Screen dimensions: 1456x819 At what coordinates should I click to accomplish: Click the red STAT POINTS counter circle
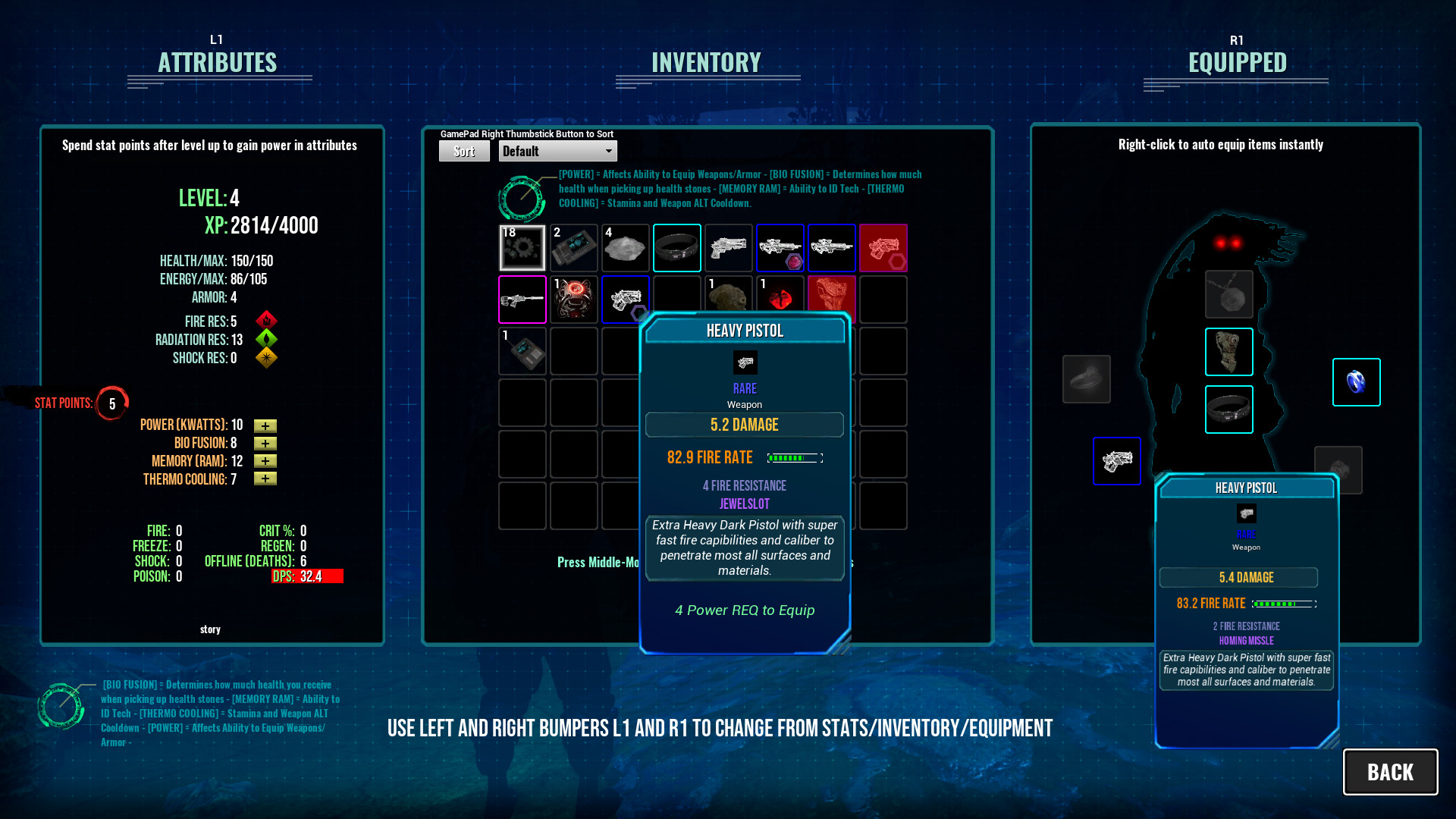click(111, 403)
